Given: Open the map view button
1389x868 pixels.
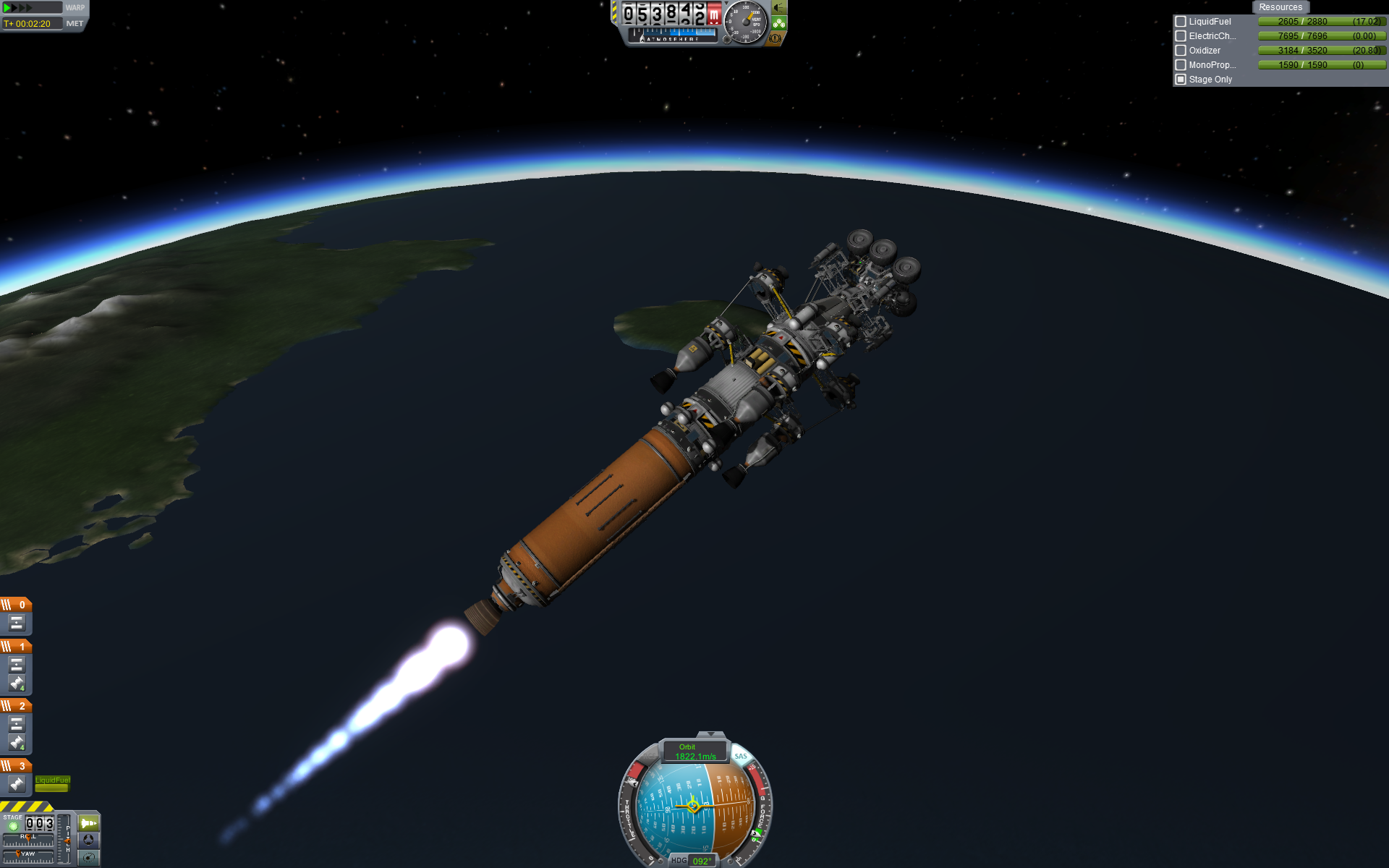Looking at the screenshot, I should pyautogui.click(x=88, y=857).
